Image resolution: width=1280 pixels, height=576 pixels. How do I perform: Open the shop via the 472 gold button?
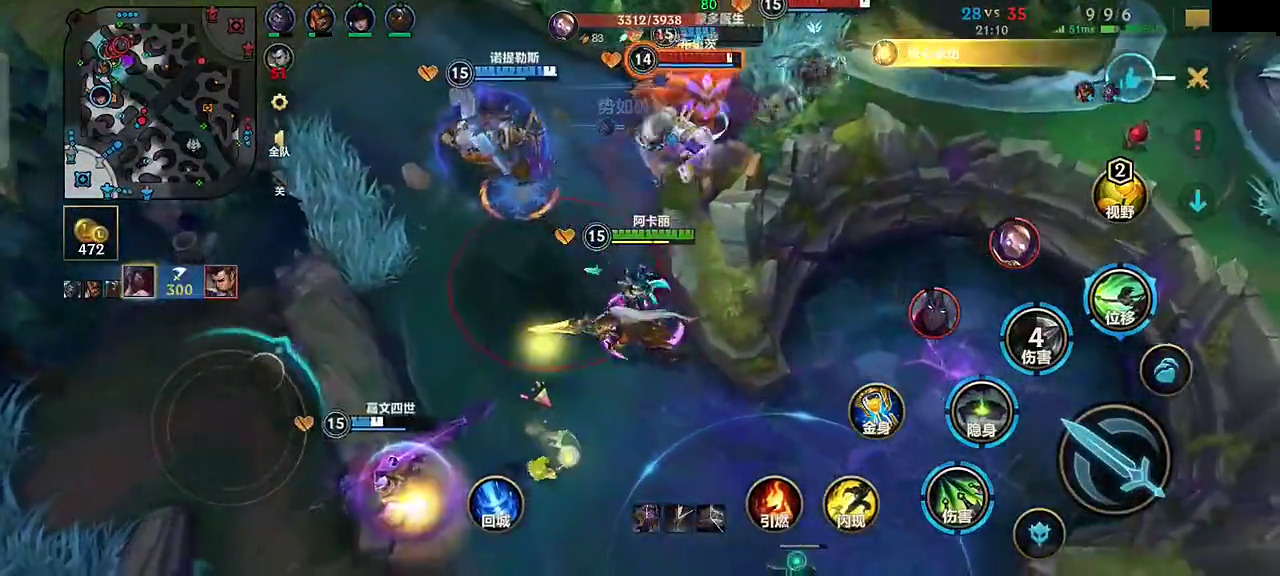tap(91, 233)
